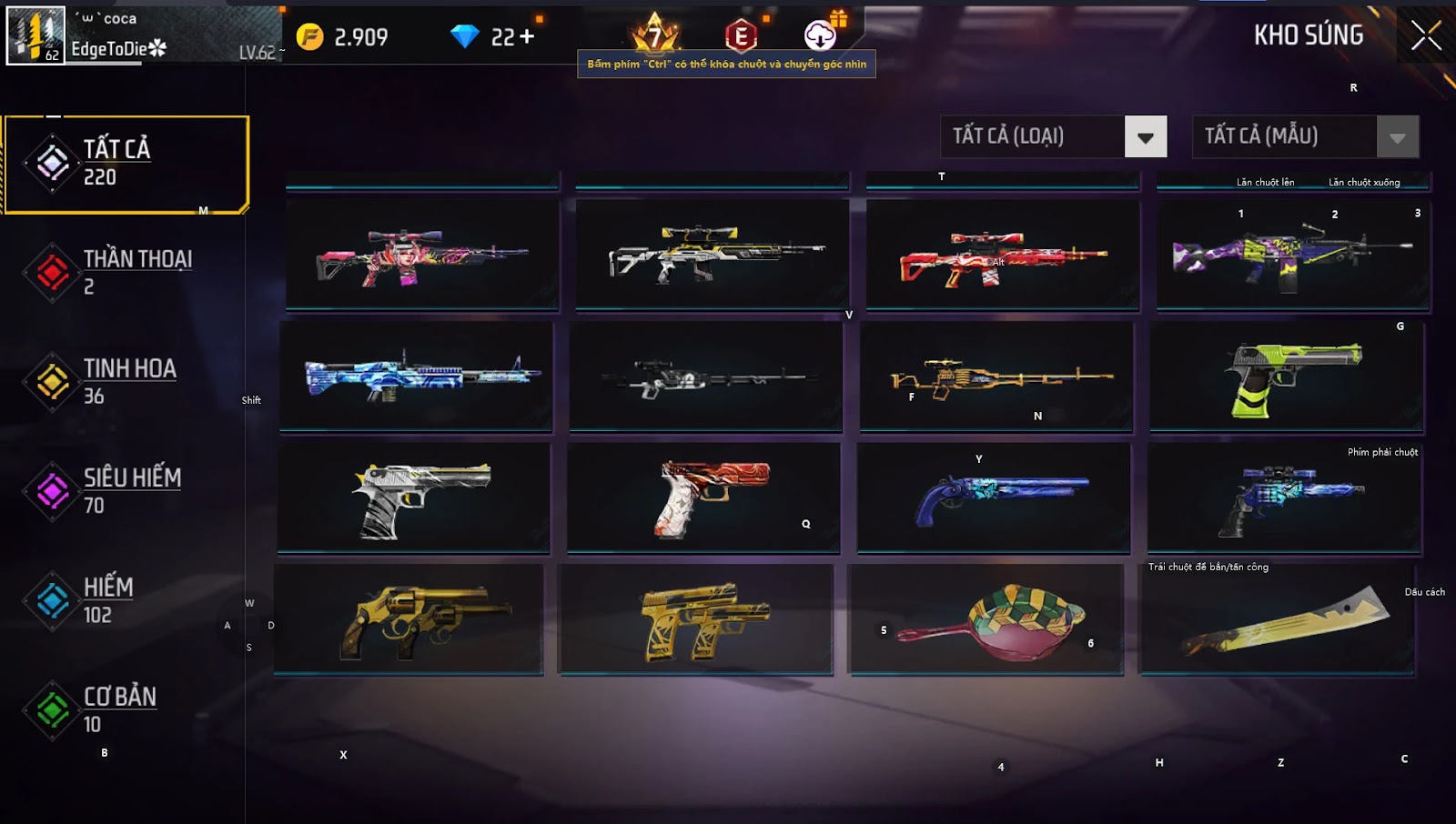Switch to the Hiếm rarity tab
This screenshot has width=1456, height=824.
tap(126, 600)
